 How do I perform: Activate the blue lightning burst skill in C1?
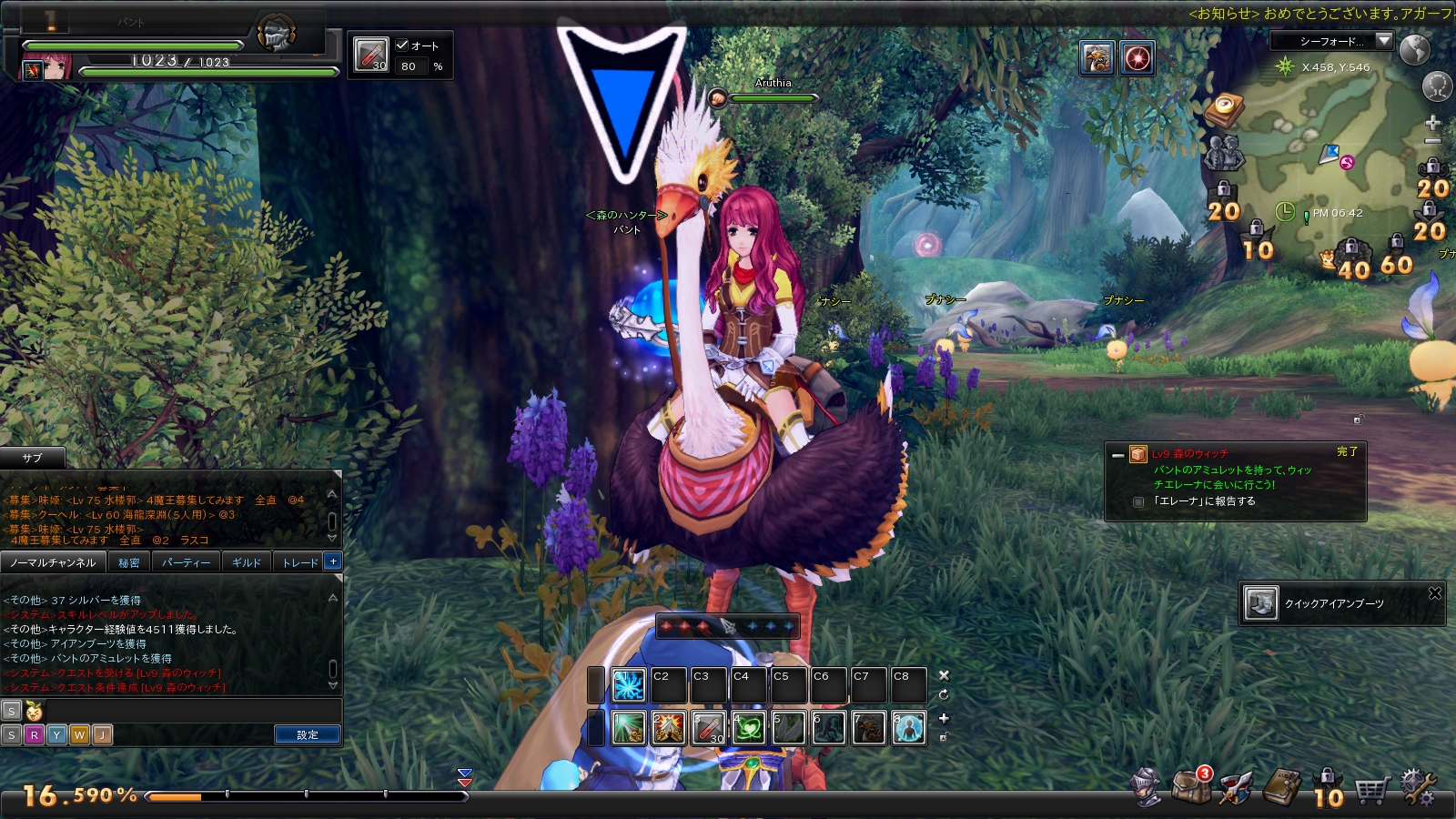tap(628, 685)
